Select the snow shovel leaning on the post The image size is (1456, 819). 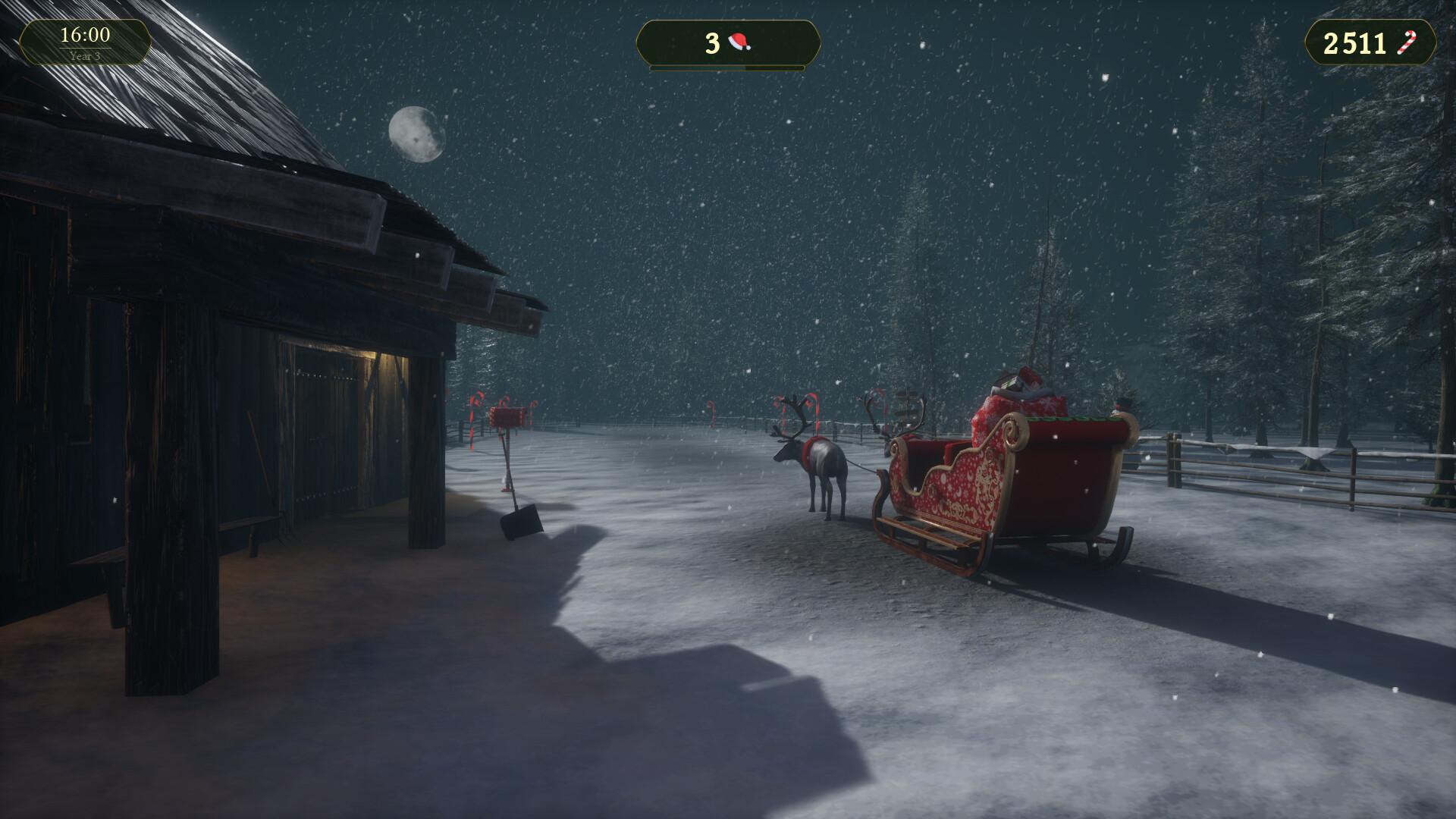pyautogui.click(x=520, y=518)
